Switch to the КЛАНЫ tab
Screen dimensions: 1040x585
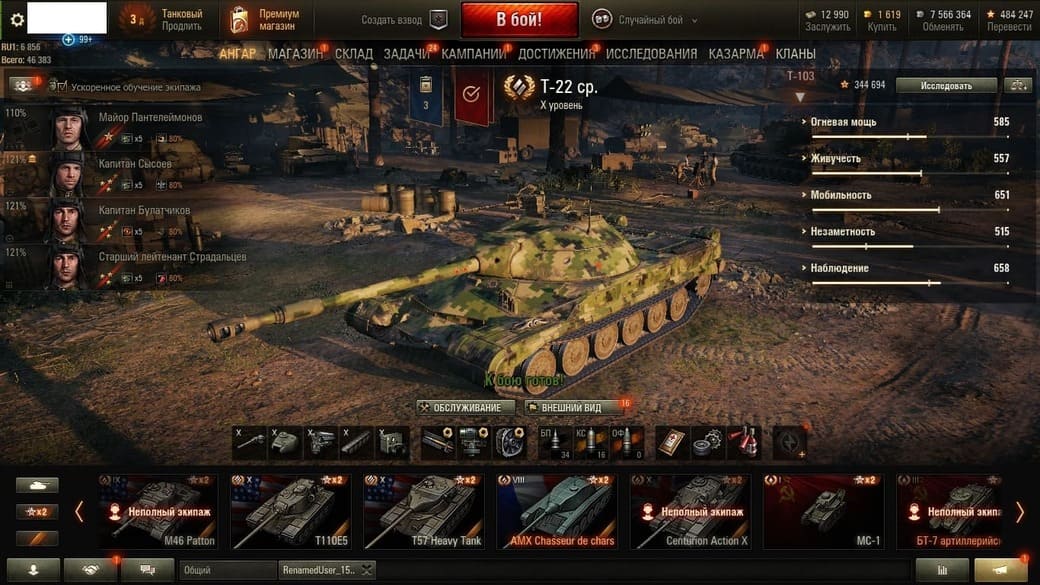pyautogui.click(x=795, y=53)
